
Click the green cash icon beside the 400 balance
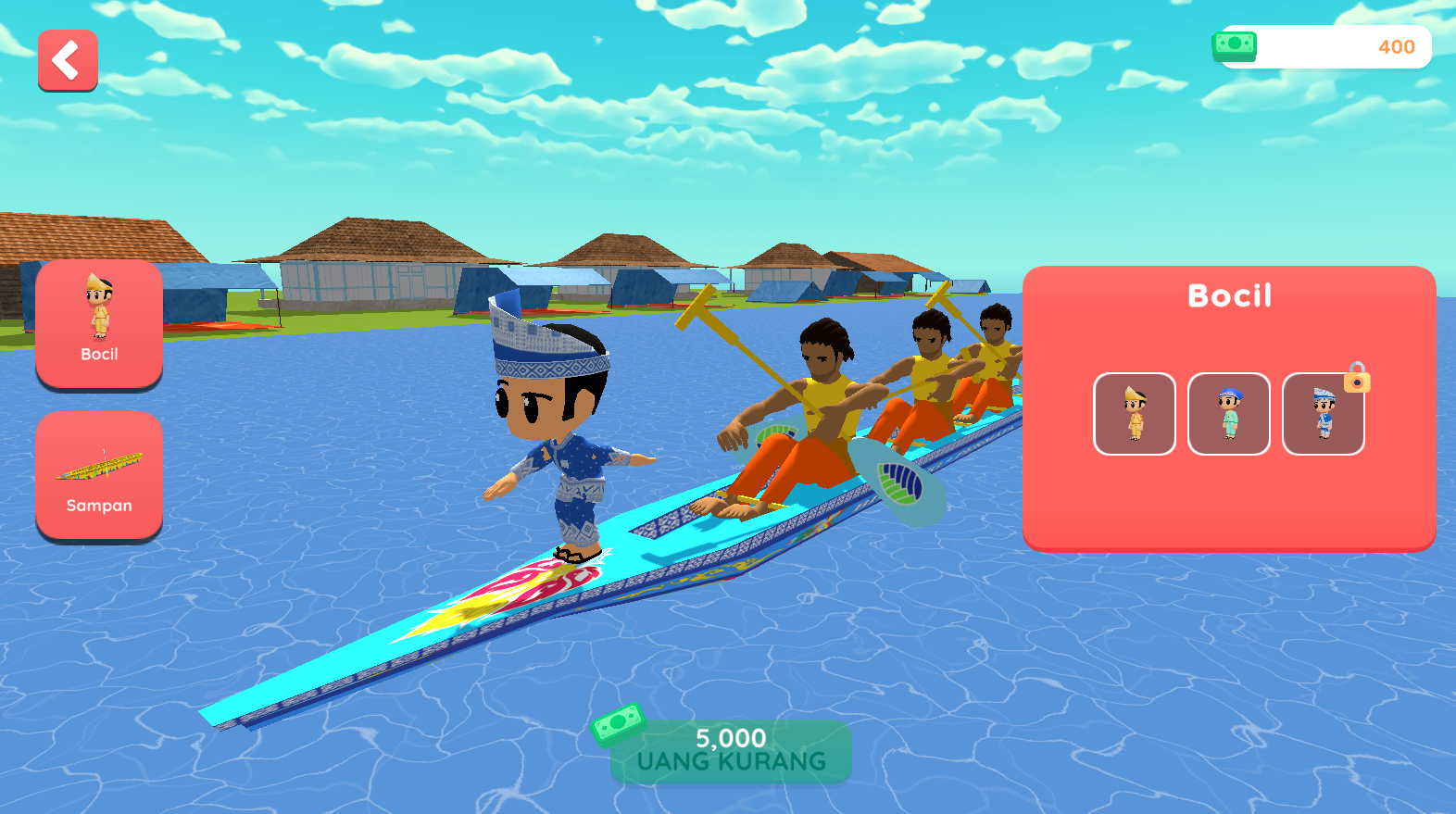point(1234,46)
